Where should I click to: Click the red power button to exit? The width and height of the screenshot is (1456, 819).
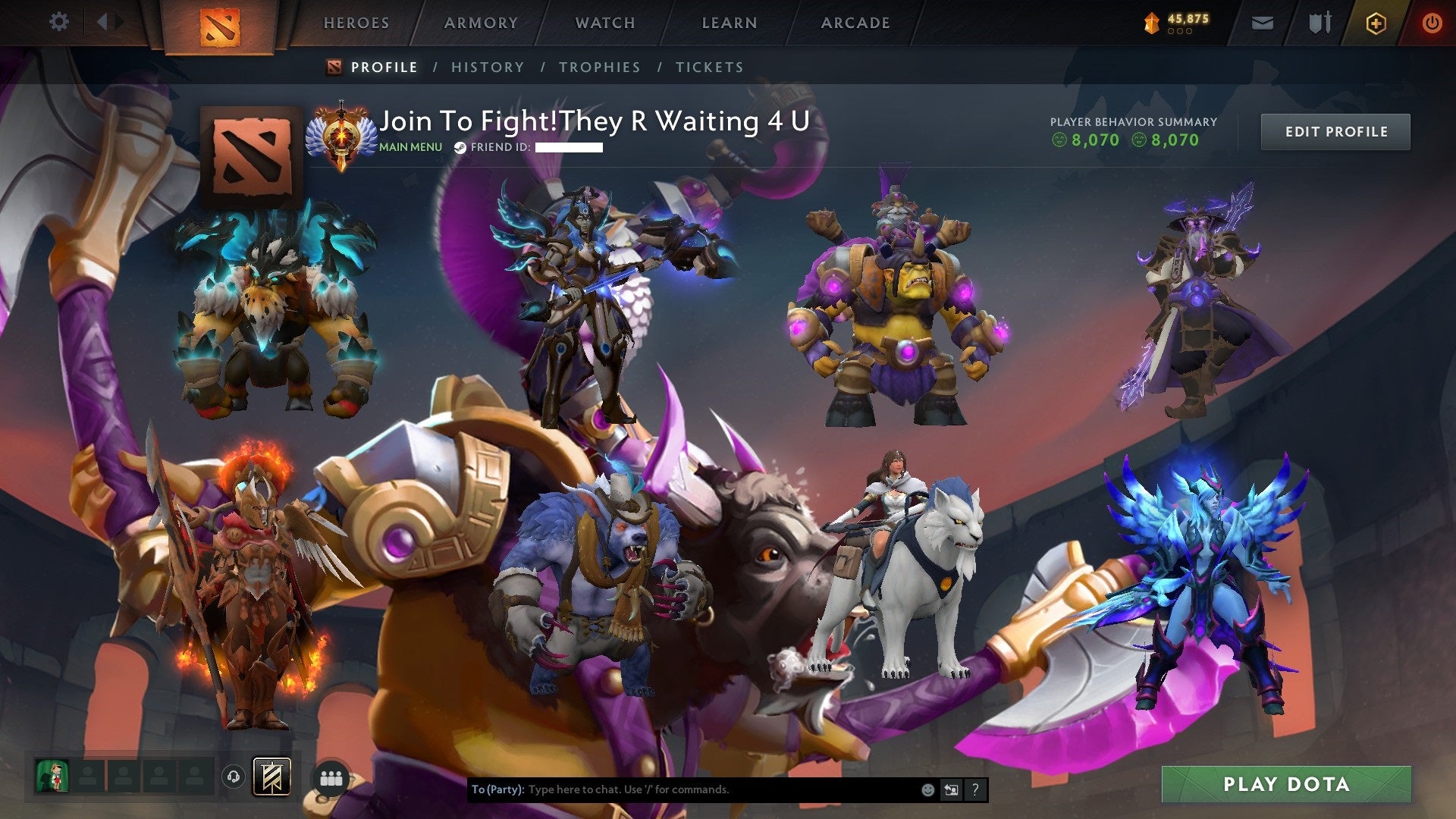point(1432,23)
